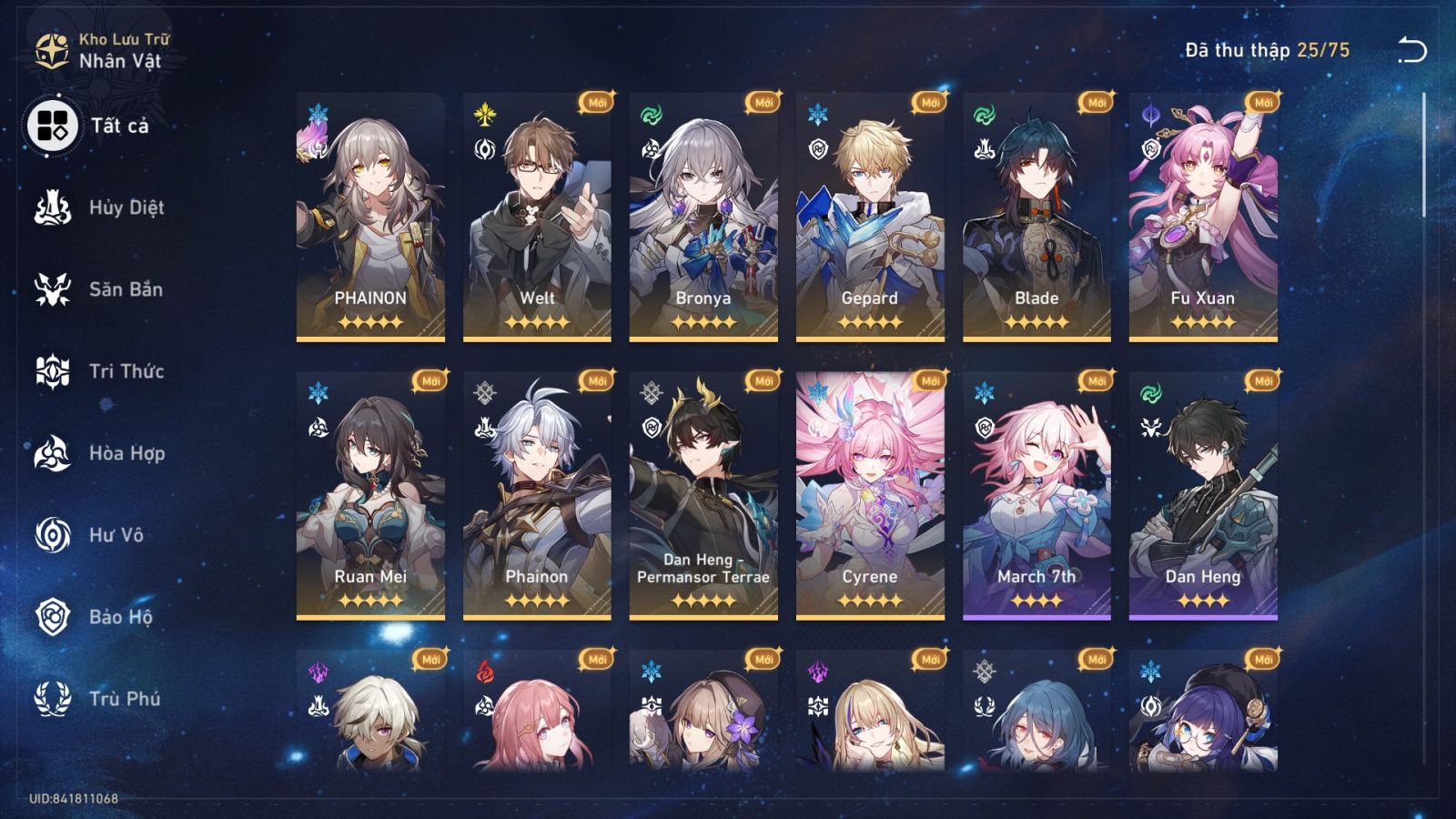Select the Hủy Diệt (Destruction) path filter icon

click(53, 207)
